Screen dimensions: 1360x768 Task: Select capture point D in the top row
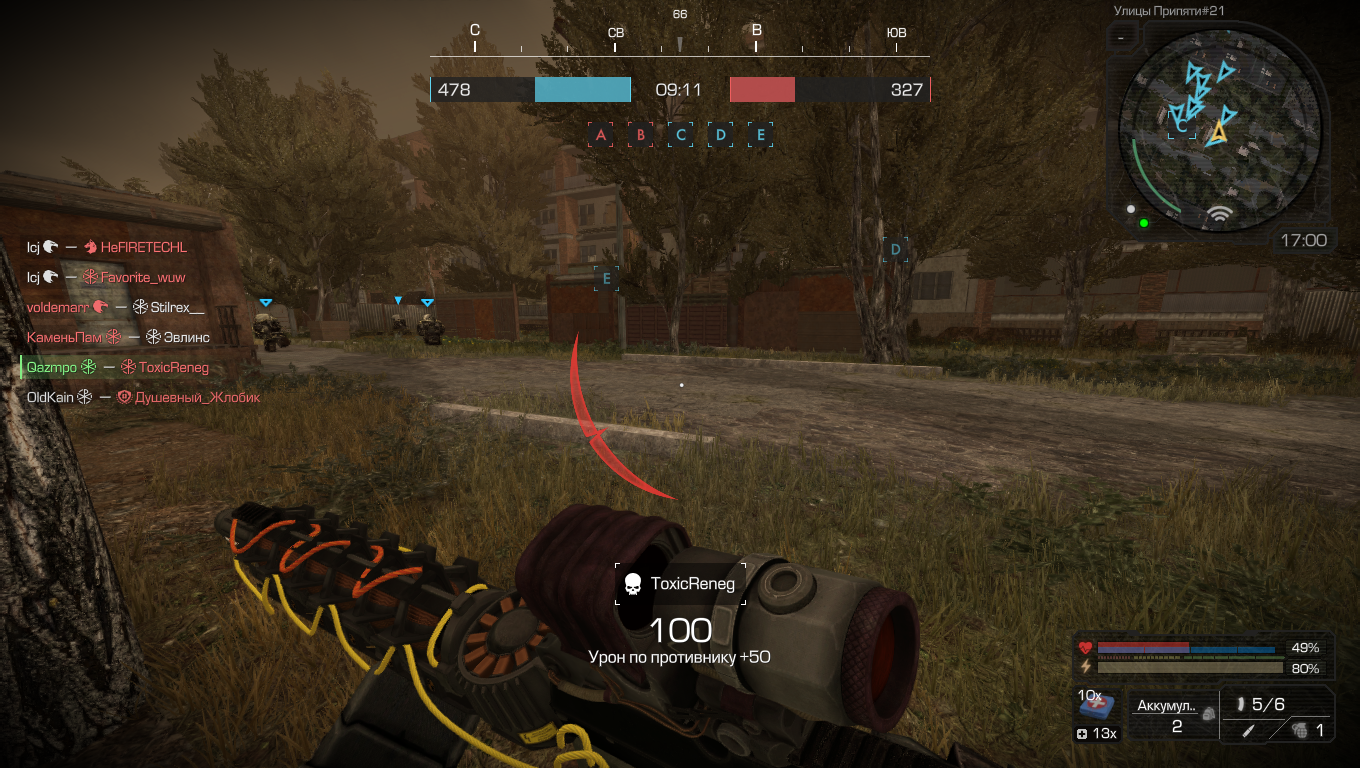pos(721,135)
